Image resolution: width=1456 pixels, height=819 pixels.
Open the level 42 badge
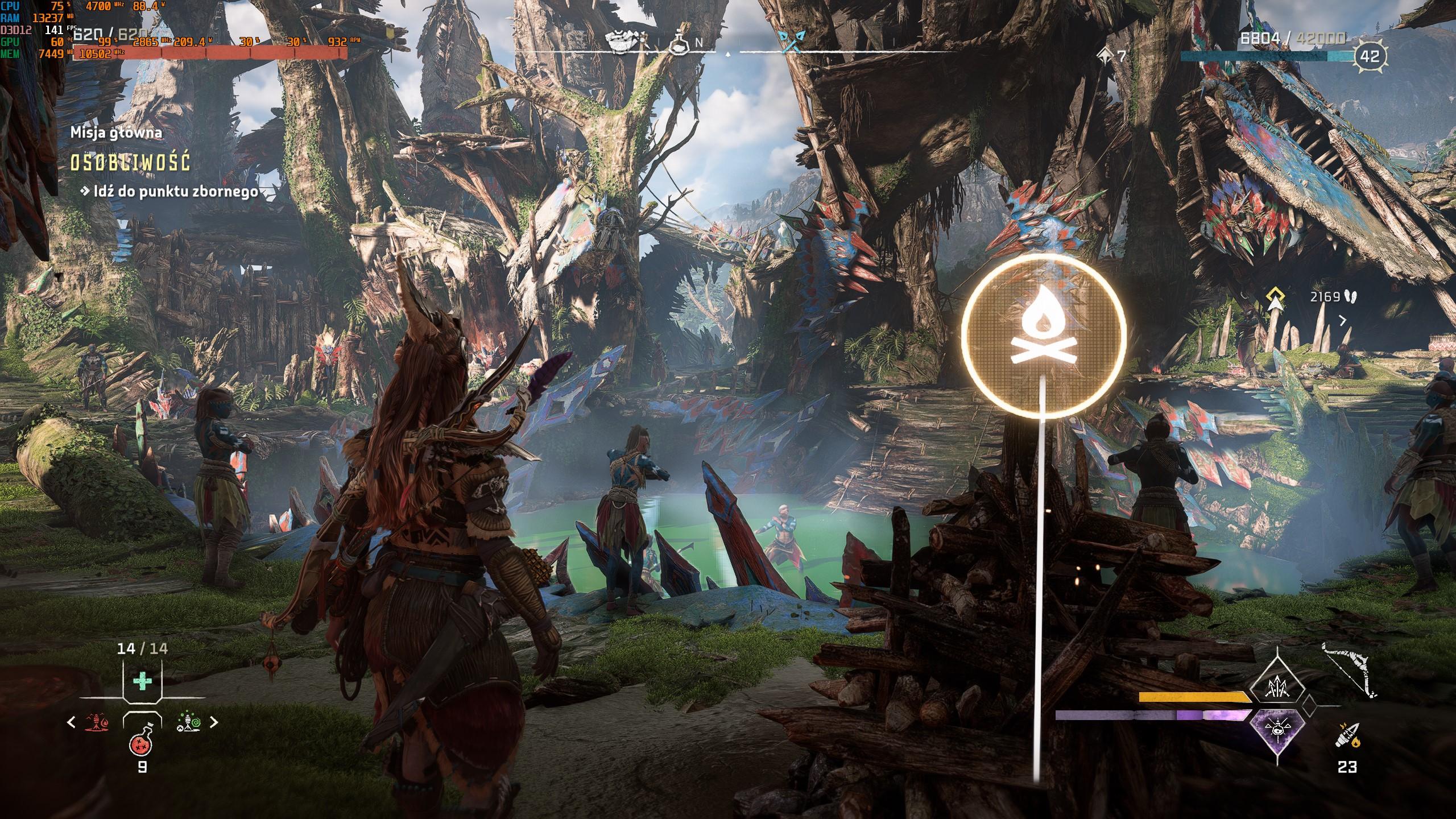pyautogui.click(x=1370, y=56)
